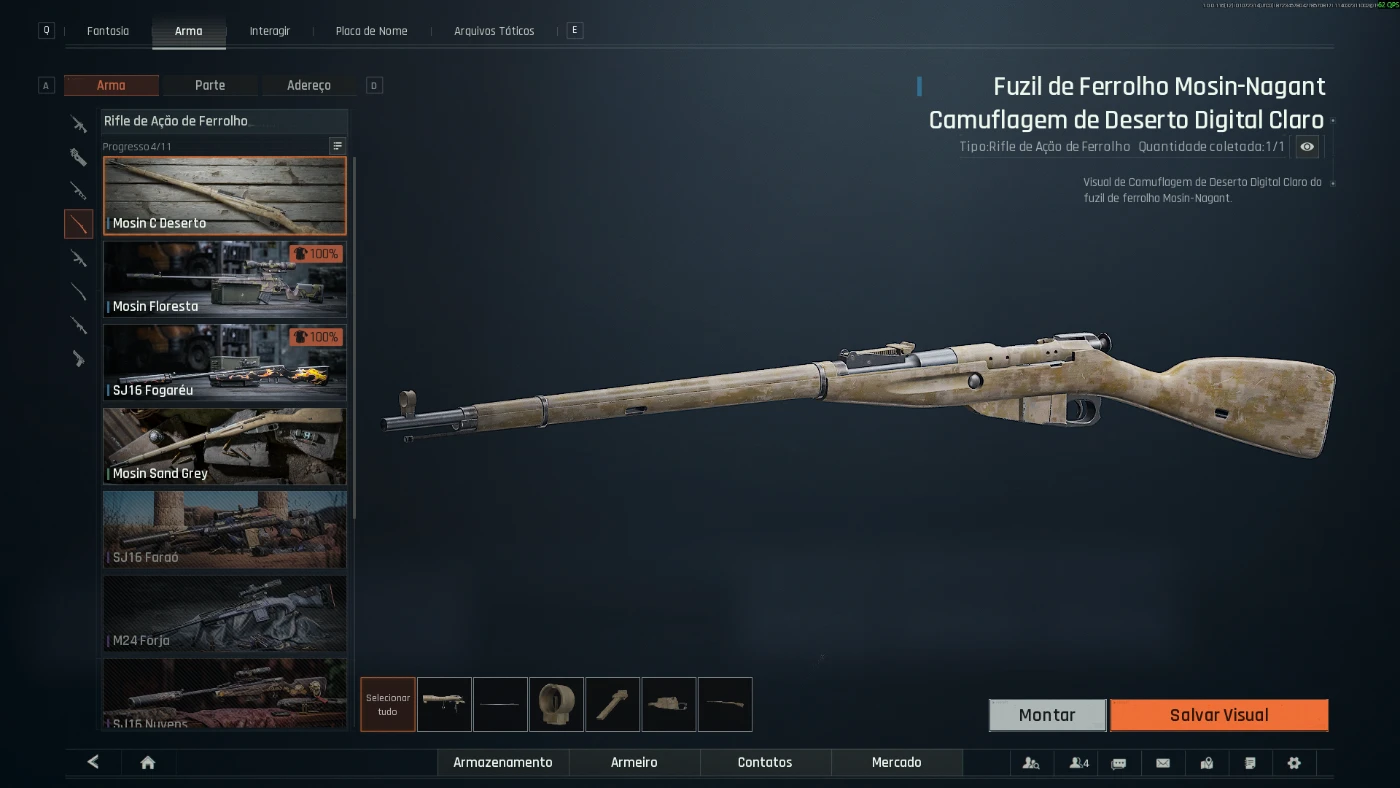Toggle the eye preview icon
Image resolution: width=1400 pixels, height=788 pixels.
click(x=1306, y=147)
